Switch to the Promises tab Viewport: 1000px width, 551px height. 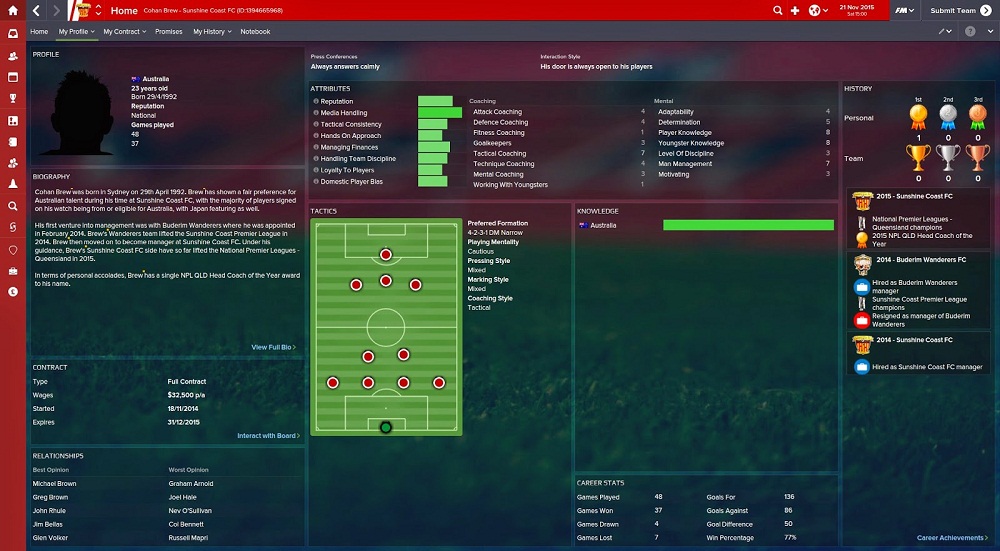coord(169,32)
